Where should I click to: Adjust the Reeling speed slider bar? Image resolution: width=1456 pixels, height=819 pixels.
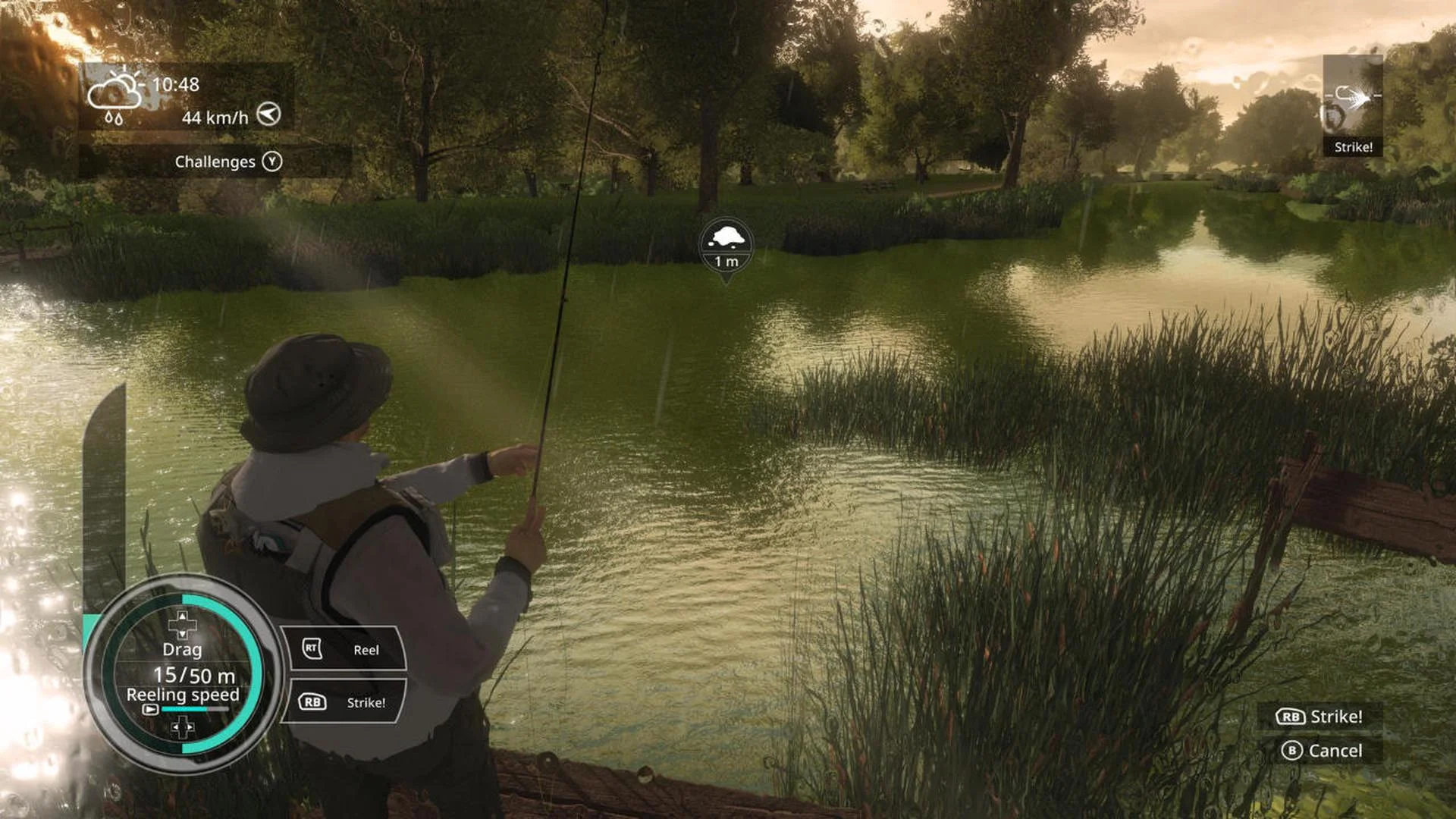[x=195, y=709]
